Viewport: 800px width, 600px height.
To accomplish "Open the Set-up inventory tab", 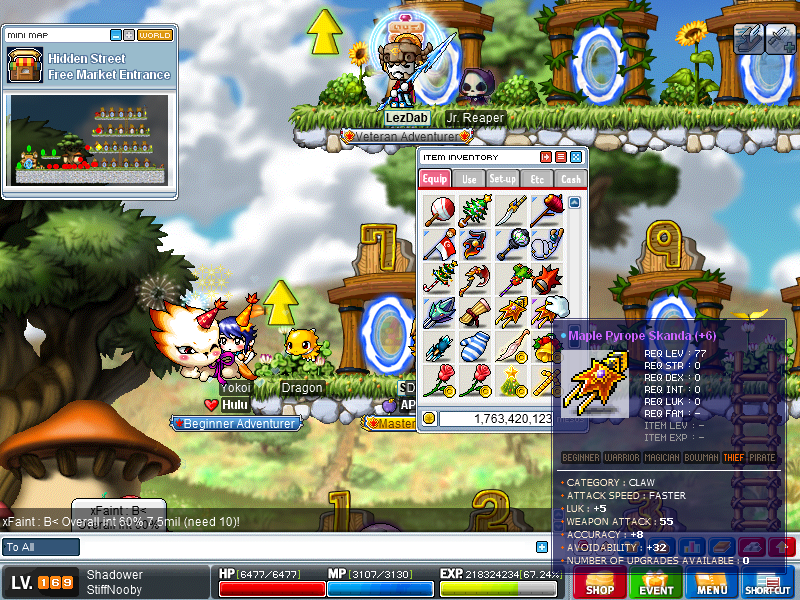I will click(503, 179).
